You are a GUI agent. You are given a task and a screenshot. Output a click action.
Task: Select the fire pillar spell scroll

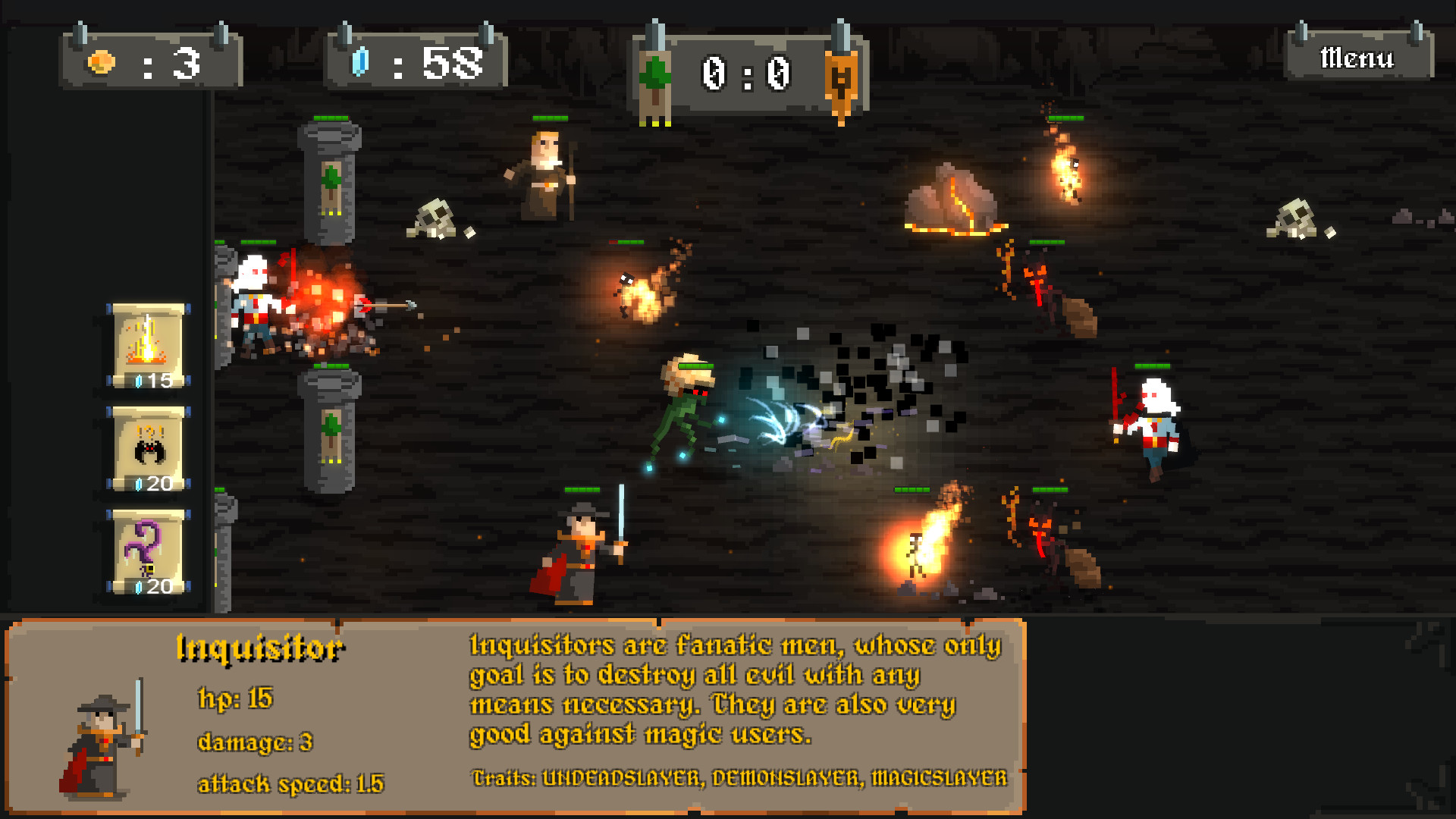[x=149, y=345]
